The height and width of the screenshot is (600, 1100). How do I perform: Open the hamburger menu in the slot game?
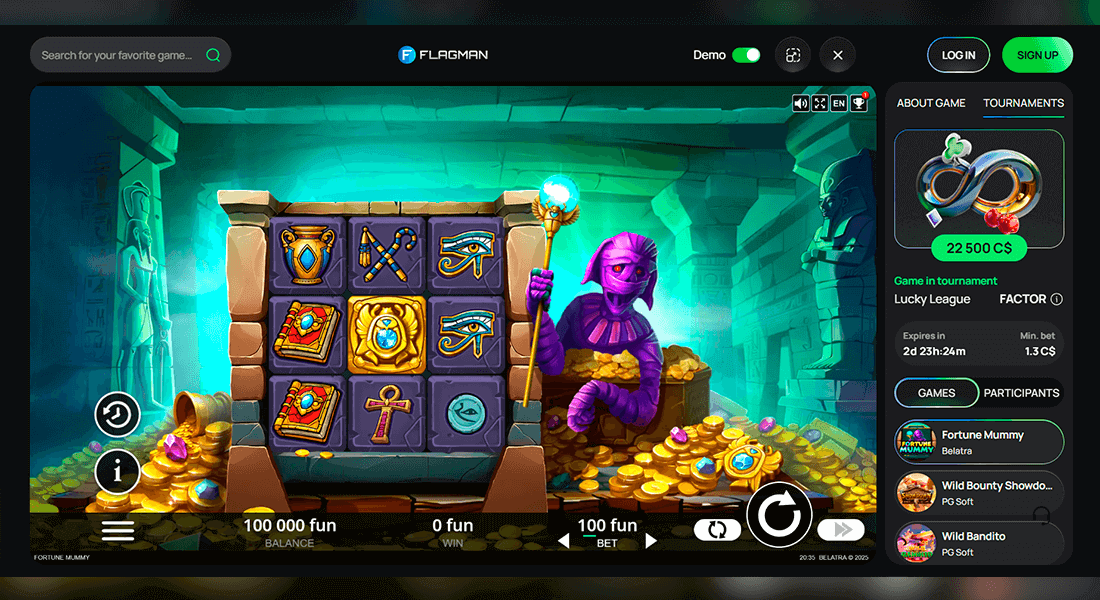tap(118, 530)
